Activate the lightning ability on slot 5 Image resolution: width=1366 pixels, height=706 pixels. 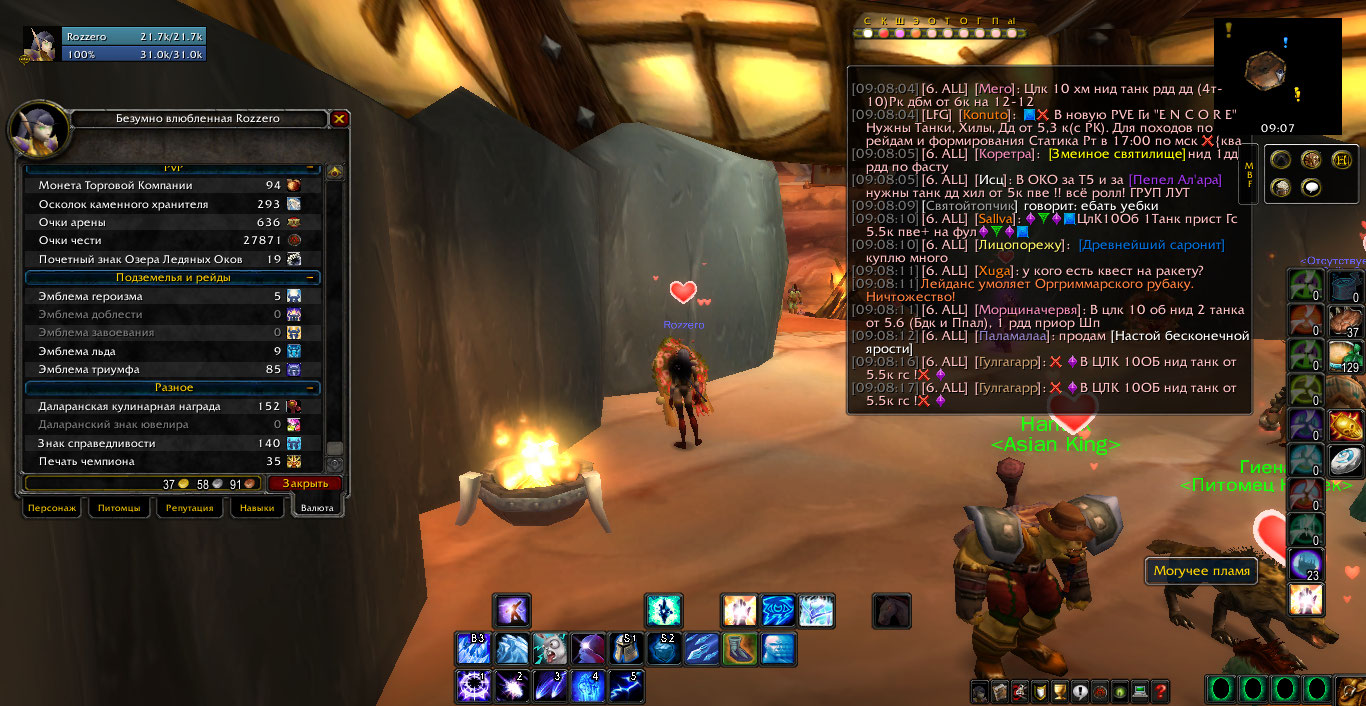624,686
